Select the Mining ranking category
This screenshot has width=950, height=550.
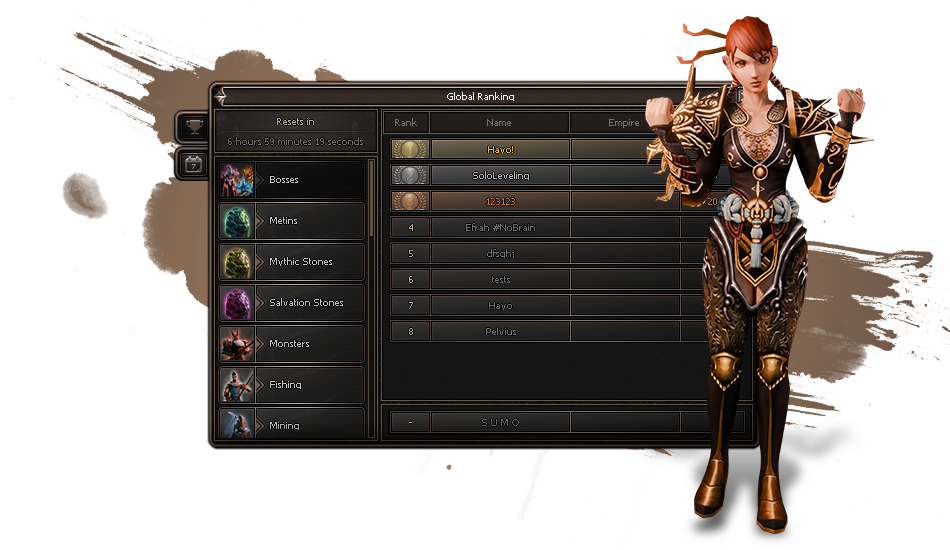coord(292,423)
